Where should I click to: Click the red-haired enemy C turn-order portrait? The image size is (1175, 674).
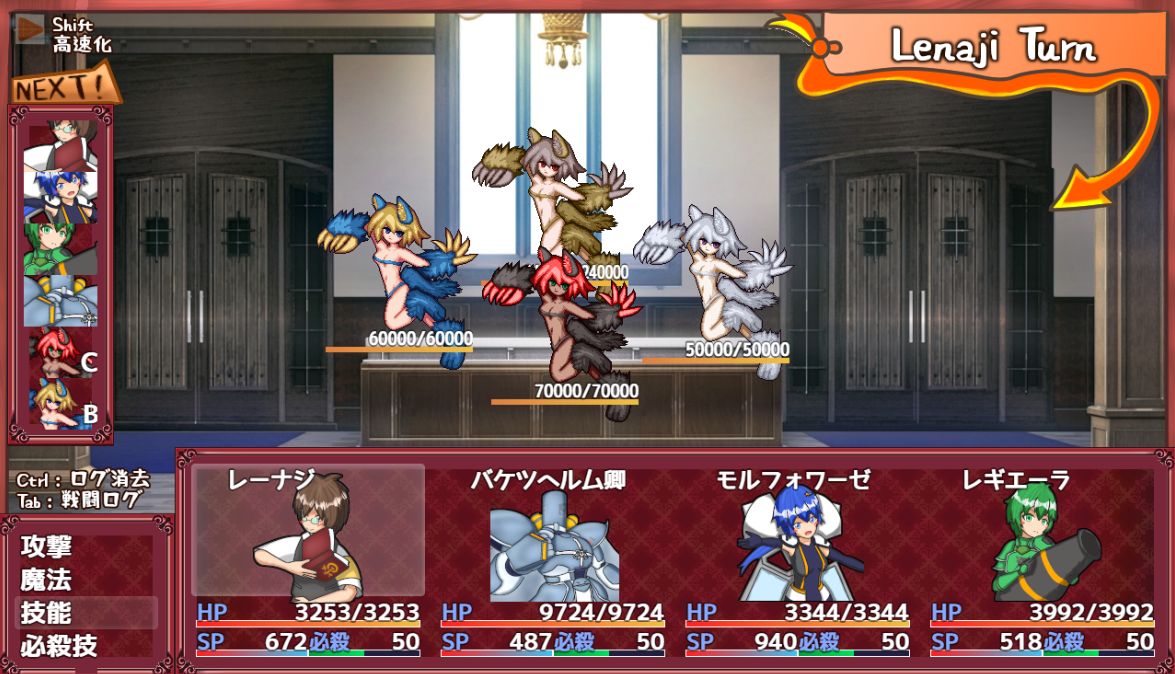[x=60, y=354]
